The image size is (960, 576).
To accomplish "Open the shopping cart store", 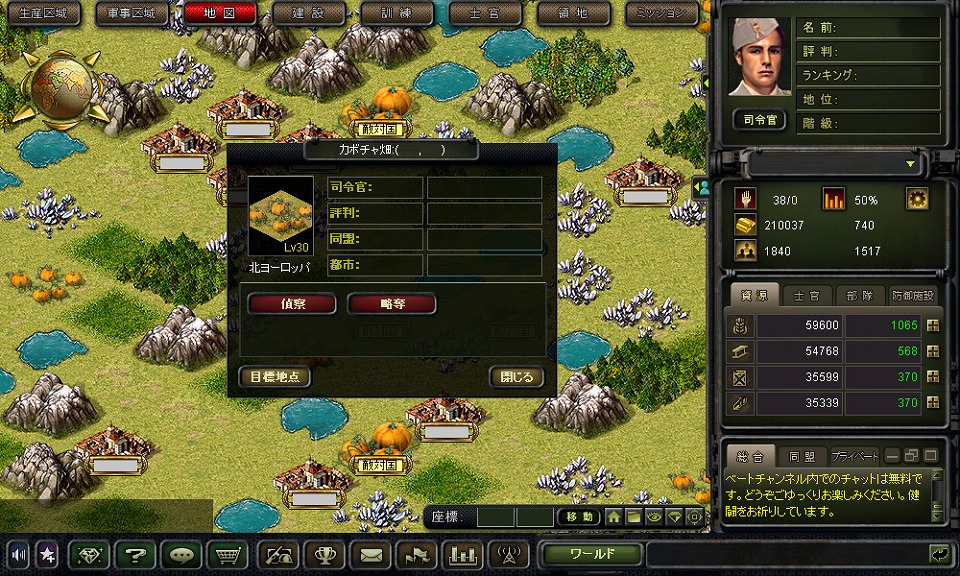I will point(228,554).
